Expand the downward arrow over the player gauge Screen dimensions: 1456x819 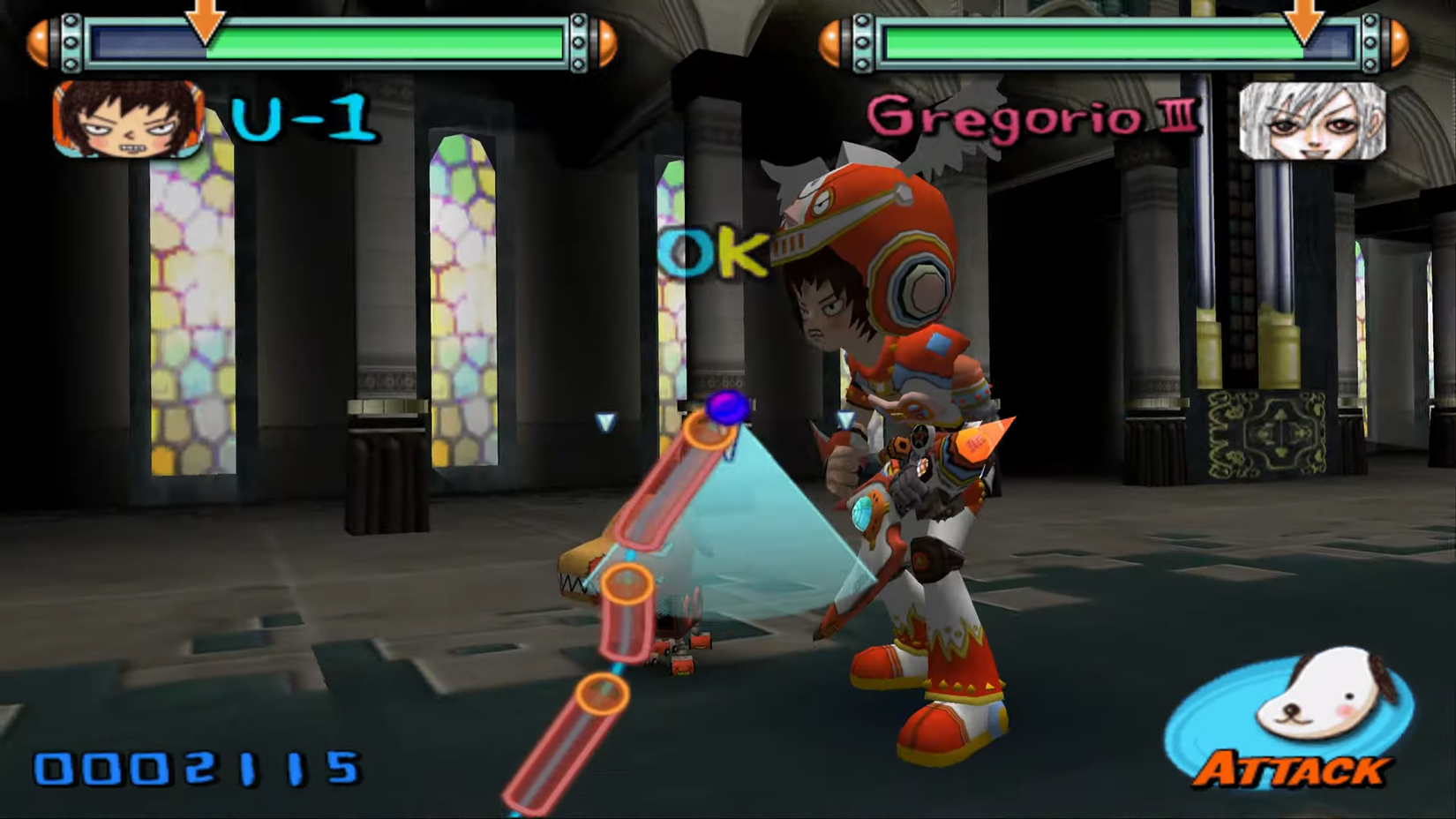pyautogui.click(x=205, y=22)
